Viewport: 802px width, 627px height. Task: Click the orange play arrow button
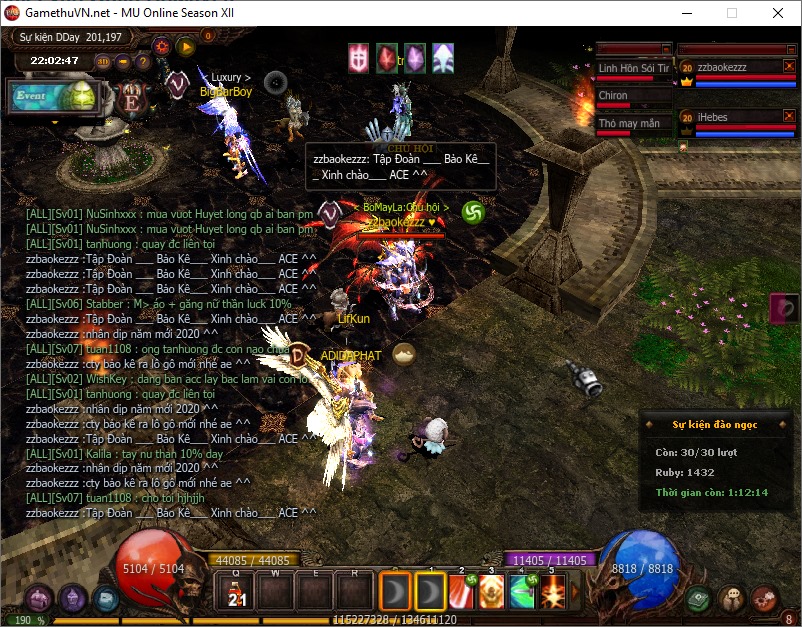[185, 45]
